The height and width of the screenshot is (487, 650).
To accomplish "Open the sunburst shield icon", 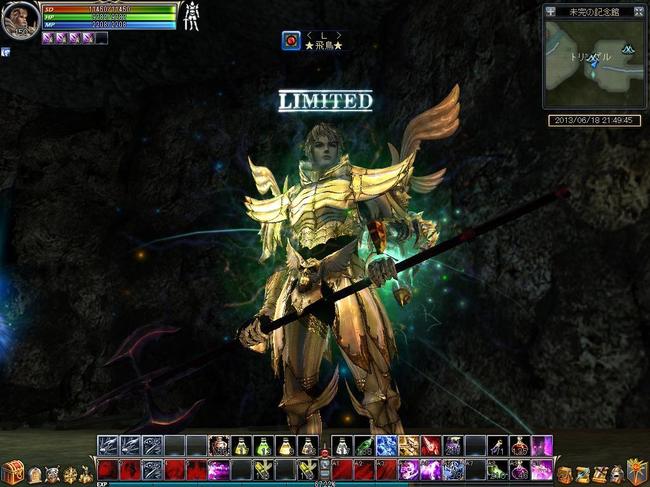I will 634,473.
